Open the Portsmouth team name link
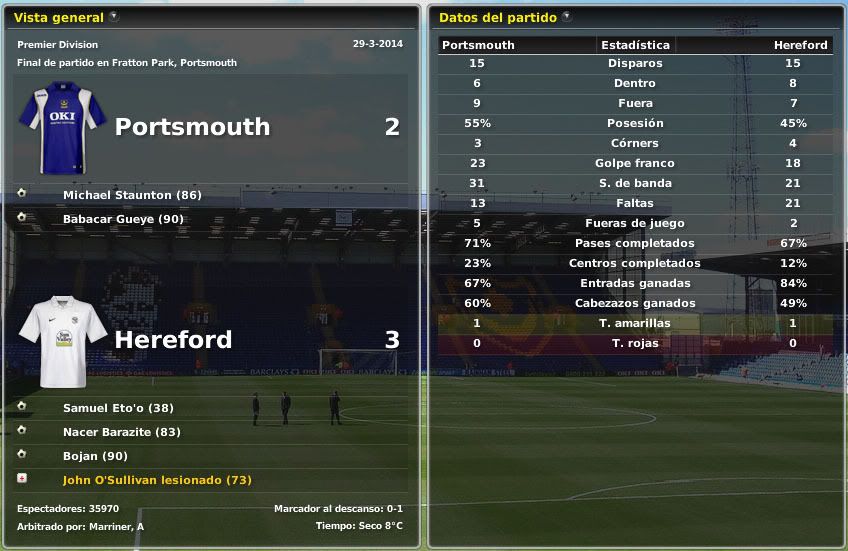Image resolution: width=848 pixels, height=551 pixels. coord(192,127)
